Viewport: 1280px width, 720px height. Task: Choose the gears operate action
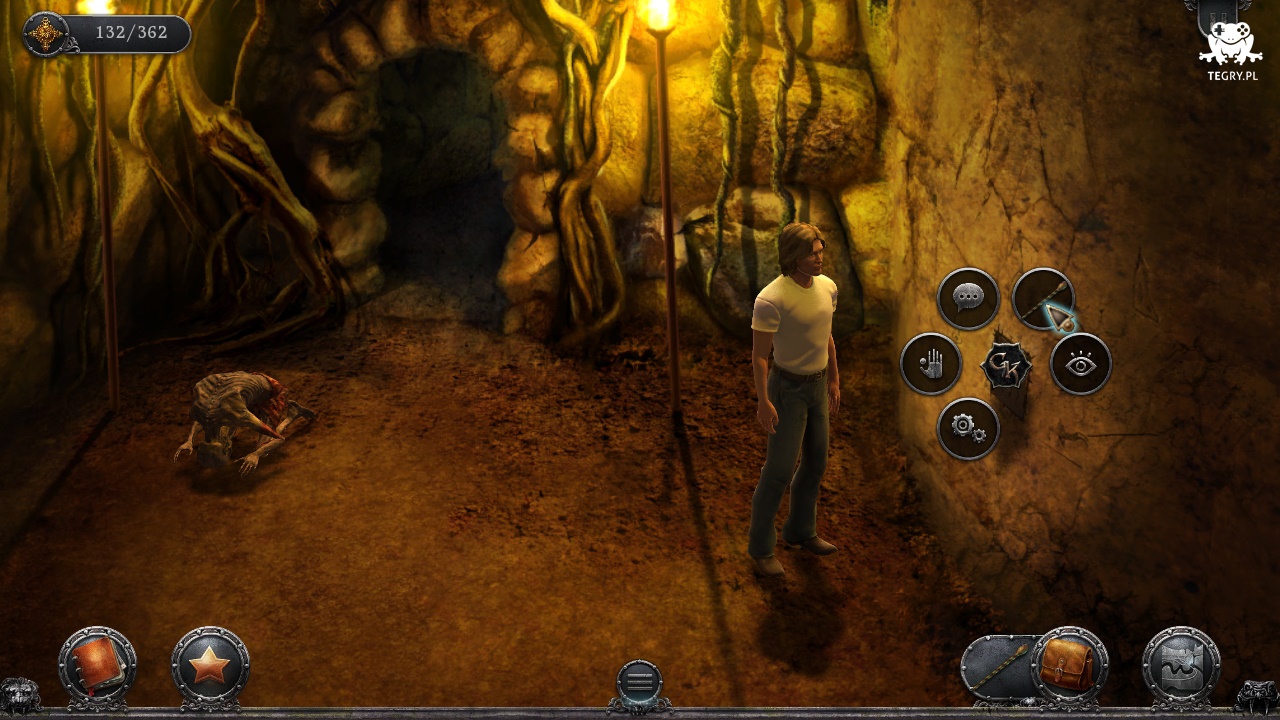[x=968, y=429]
